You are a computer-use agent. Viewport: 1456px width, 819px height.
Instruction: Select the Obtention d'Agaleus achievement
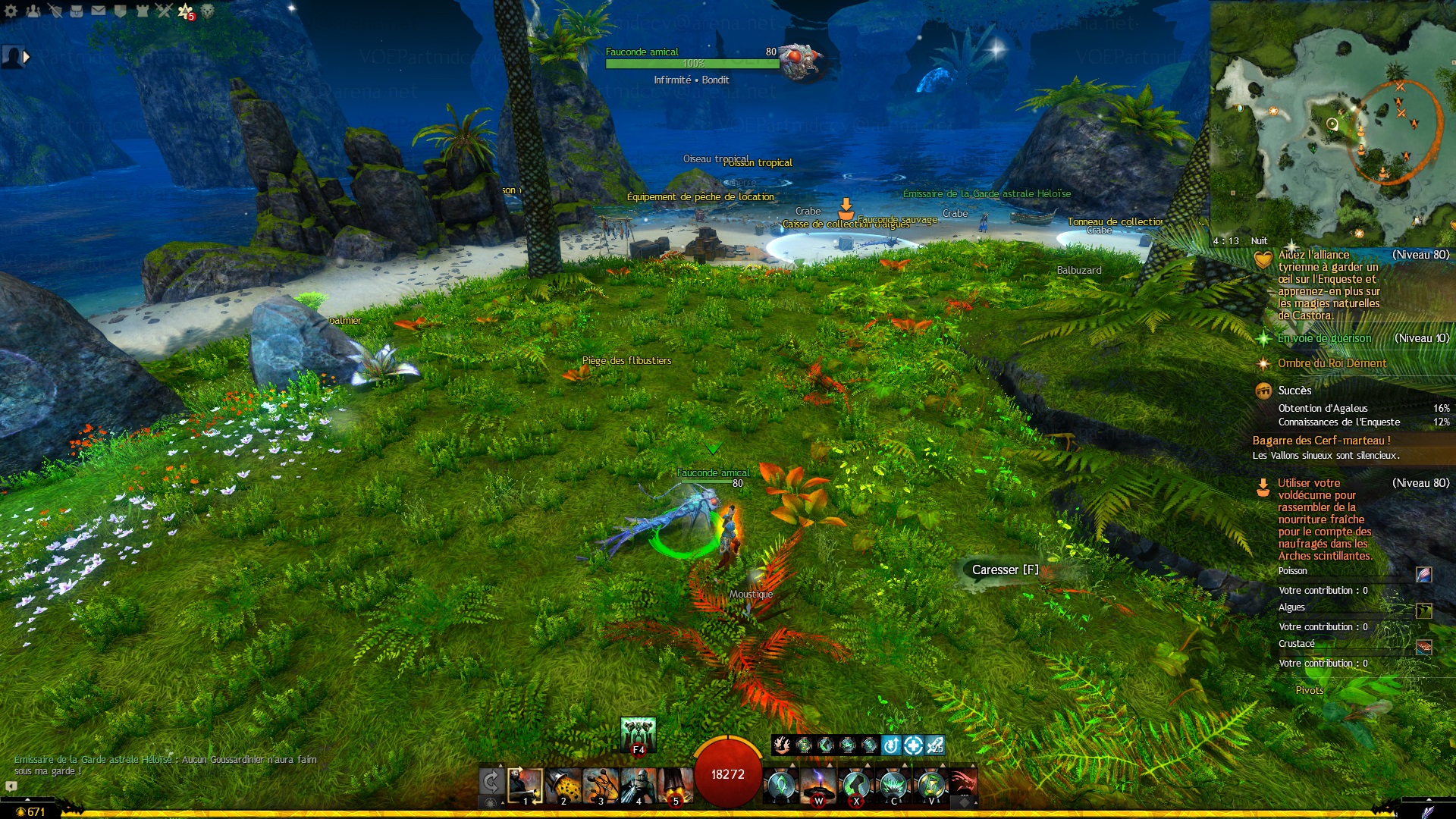point(1323,408)
